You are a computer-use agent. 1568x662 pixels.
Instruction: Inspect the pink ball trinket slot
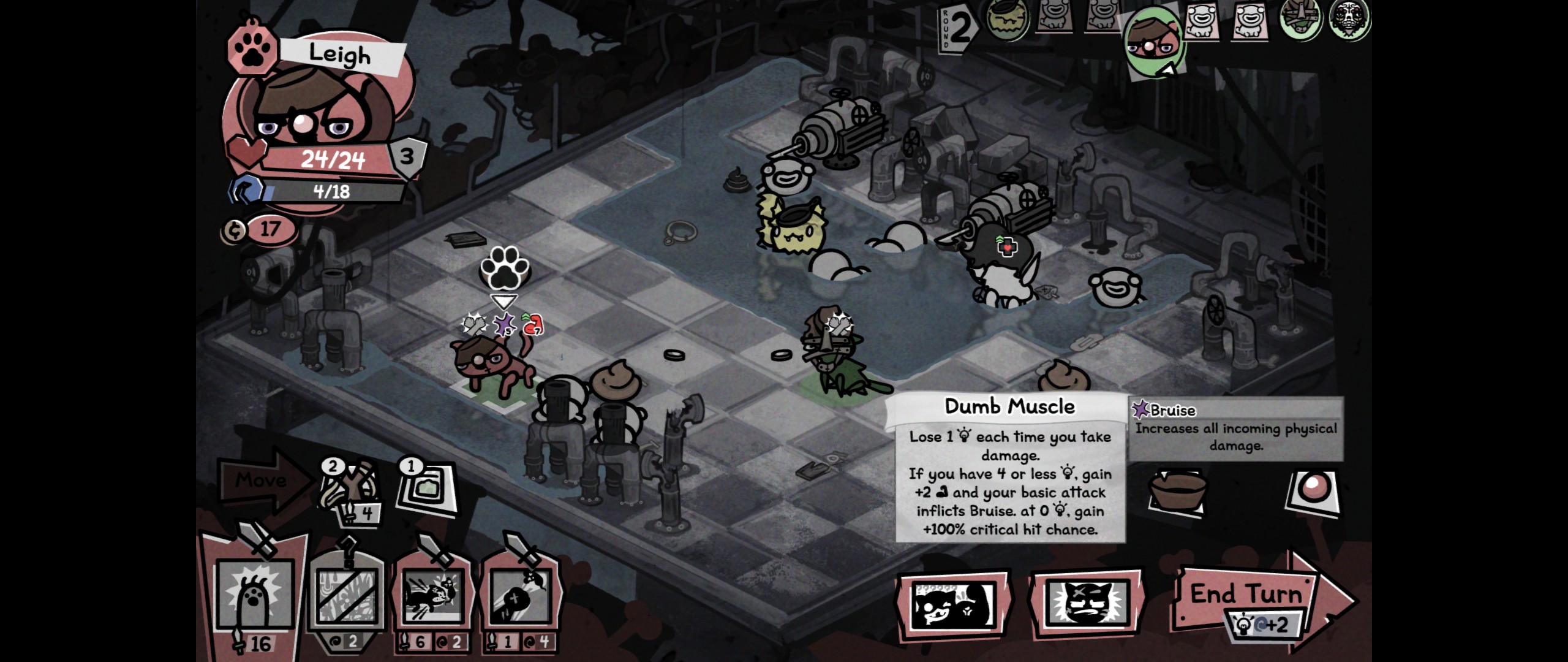(x=1313, y=491)
